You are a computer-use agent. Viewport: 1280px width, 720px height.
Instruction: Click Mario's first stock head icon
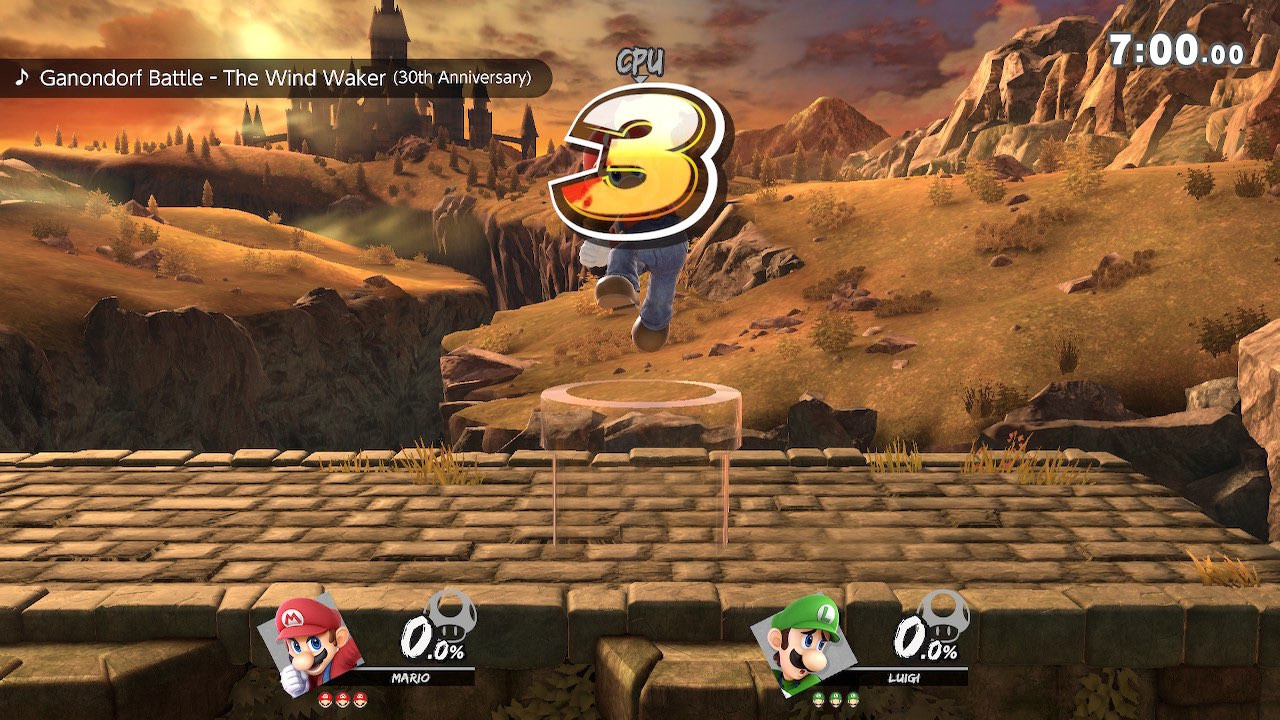point(324,698)
